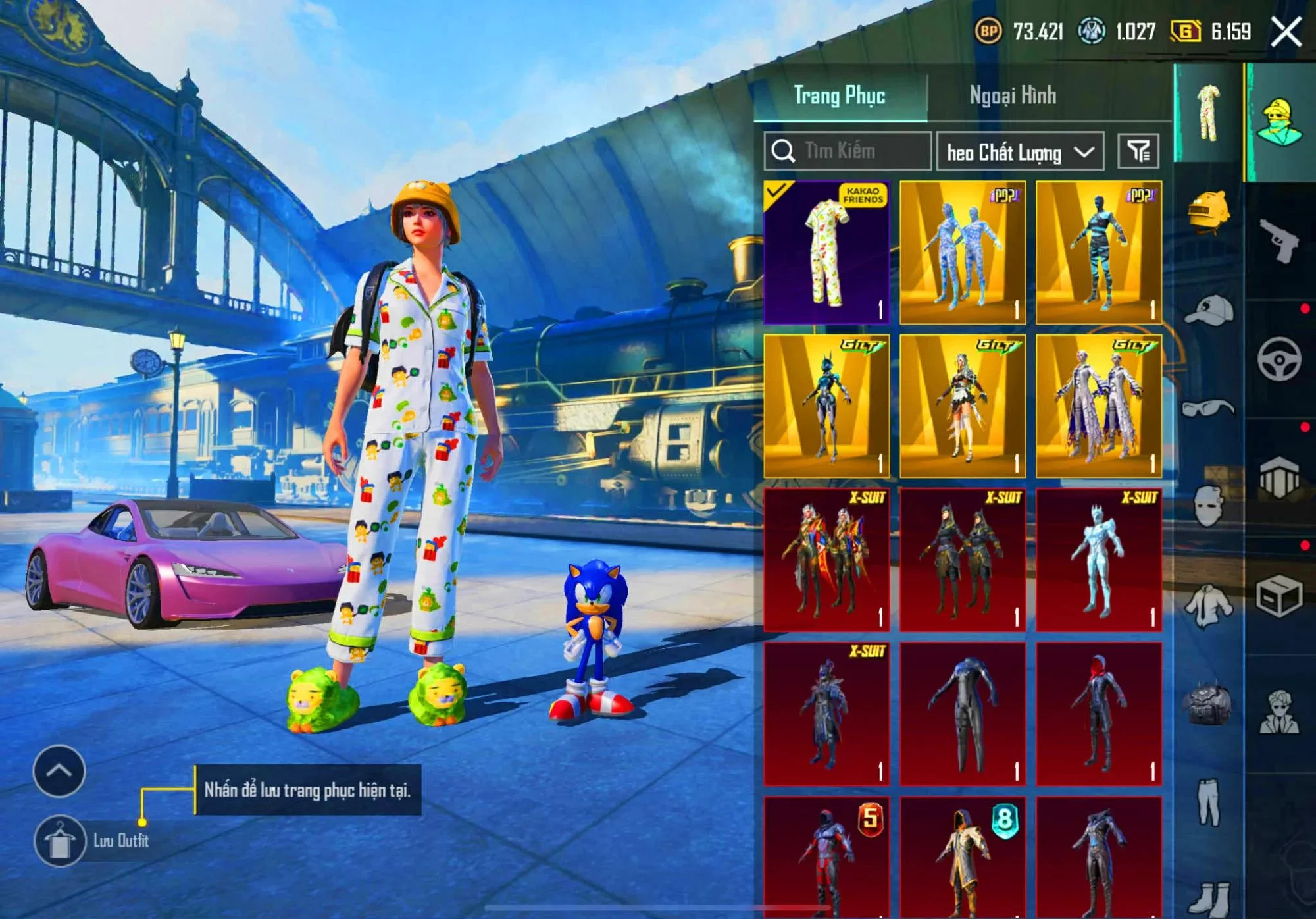Save outfit with Lưu Outfit button
The width and height of the screenshot is (1316, 919).
pyautogui.click(x=61, y=841)
